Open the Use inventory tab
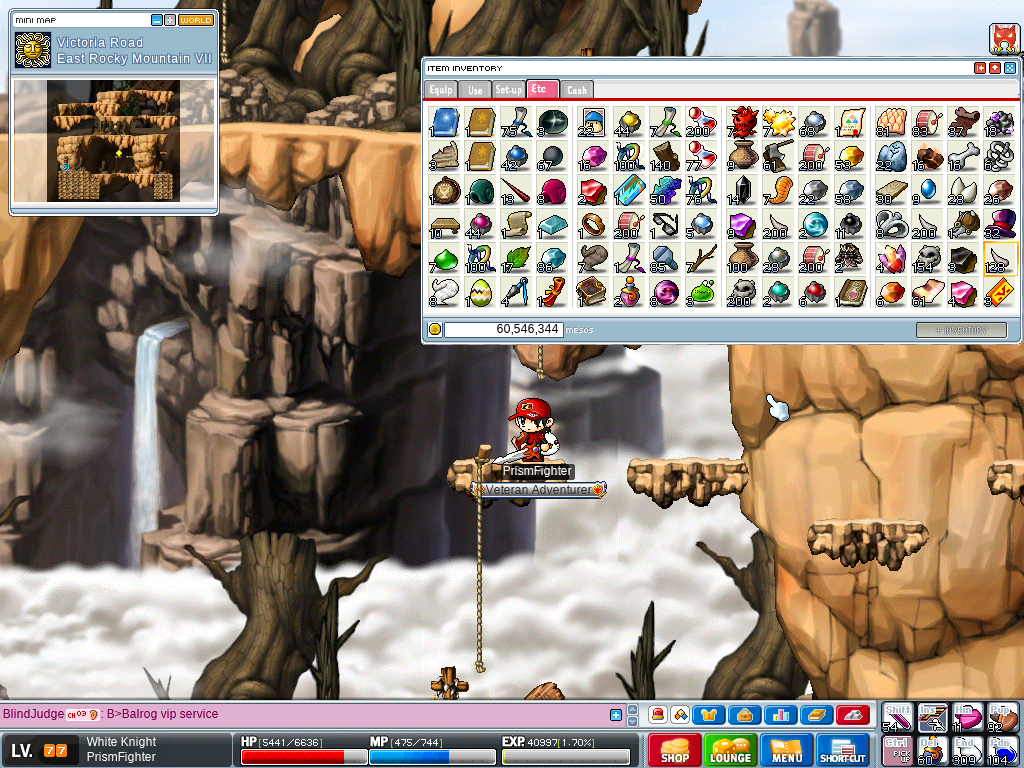The image size is (1024, 768). (x=475, y=90)
